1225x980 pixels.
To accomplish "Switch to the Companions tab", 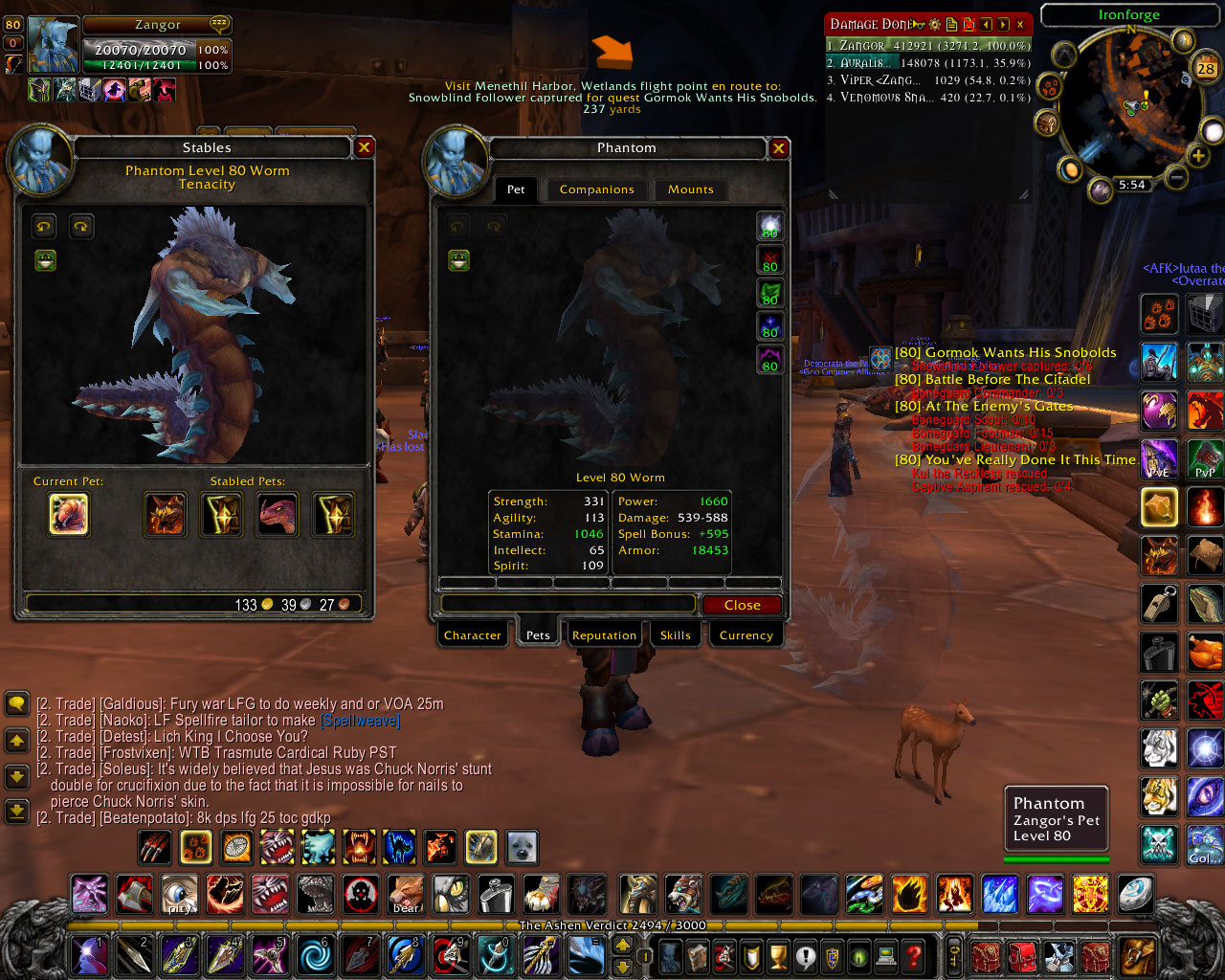I will (596, 189).
